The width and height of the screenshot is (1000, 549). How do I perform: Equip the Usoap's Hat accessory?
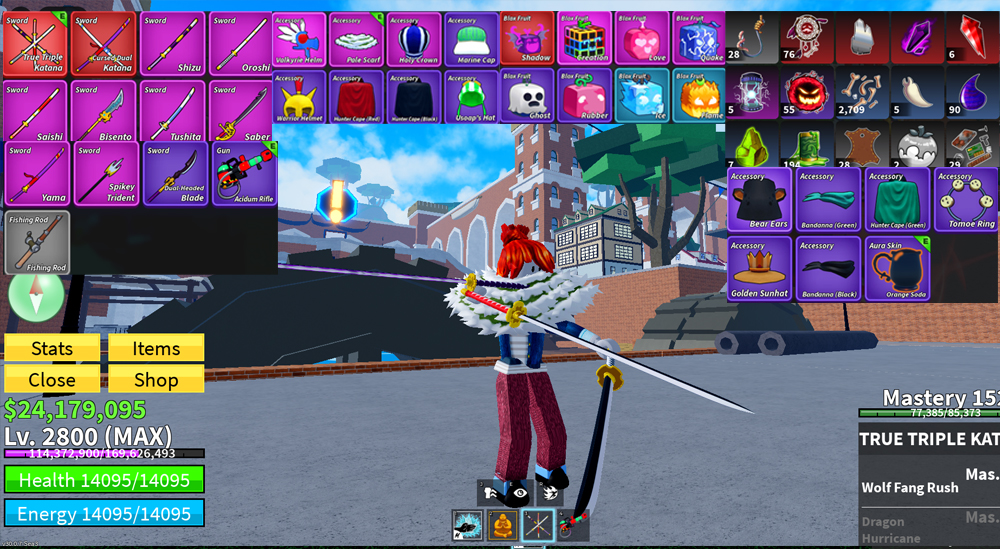(471, 96)
